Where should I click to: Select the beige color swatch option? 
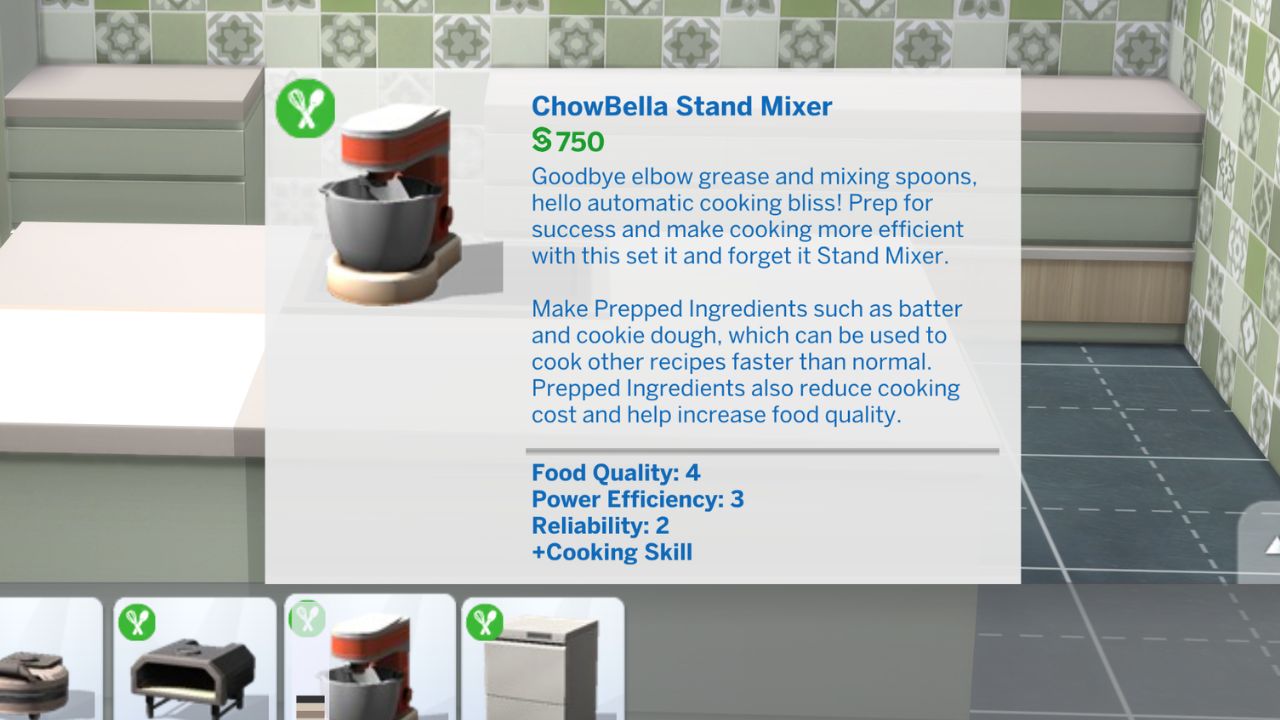coord(309,707)
